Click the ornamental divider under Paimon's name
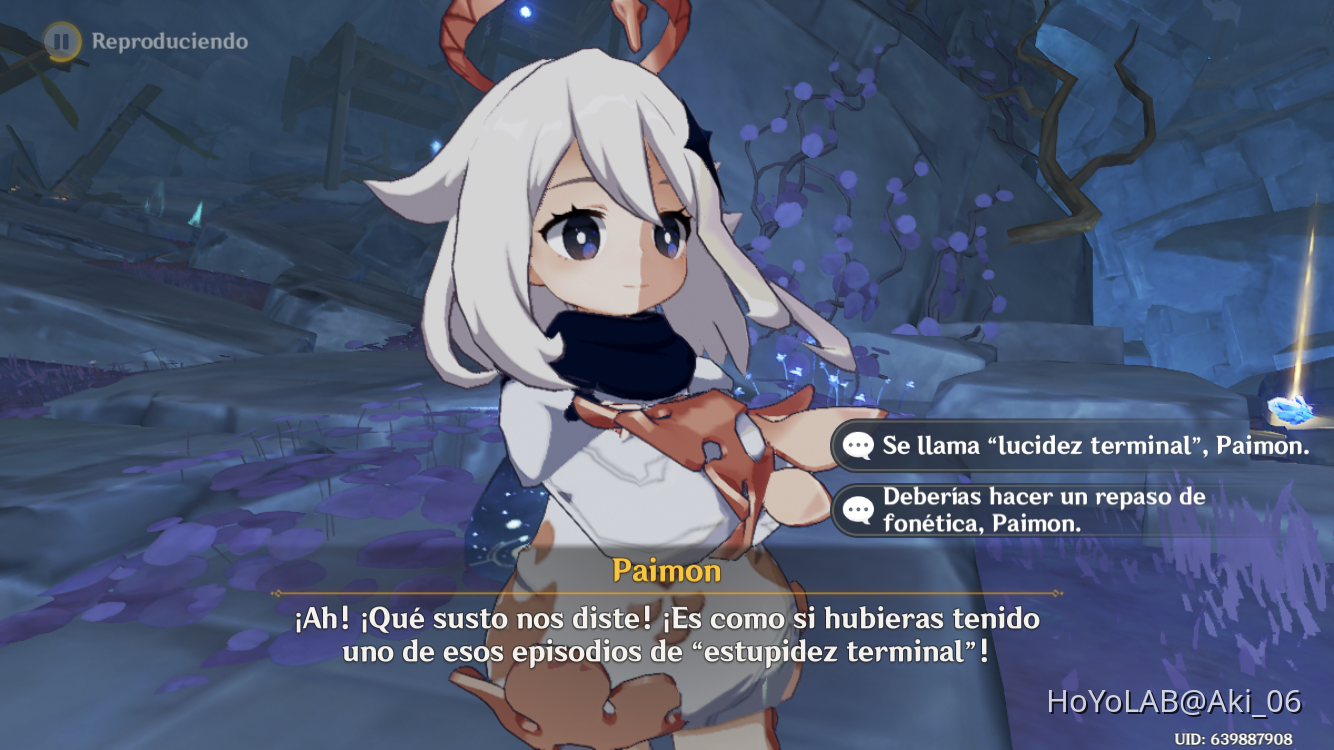The height and width of the screenshot is (750, 1334). [x=666, y=590]
